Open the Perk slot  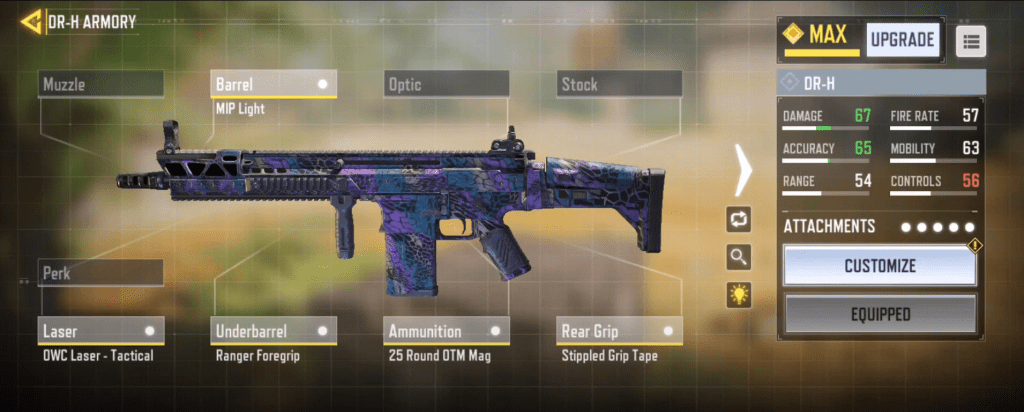tap(101, 273)
